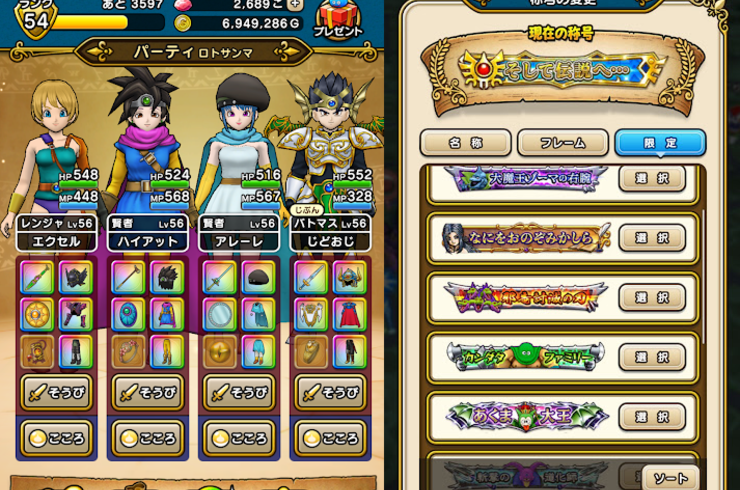Open こころ for アレーレ

239,438
